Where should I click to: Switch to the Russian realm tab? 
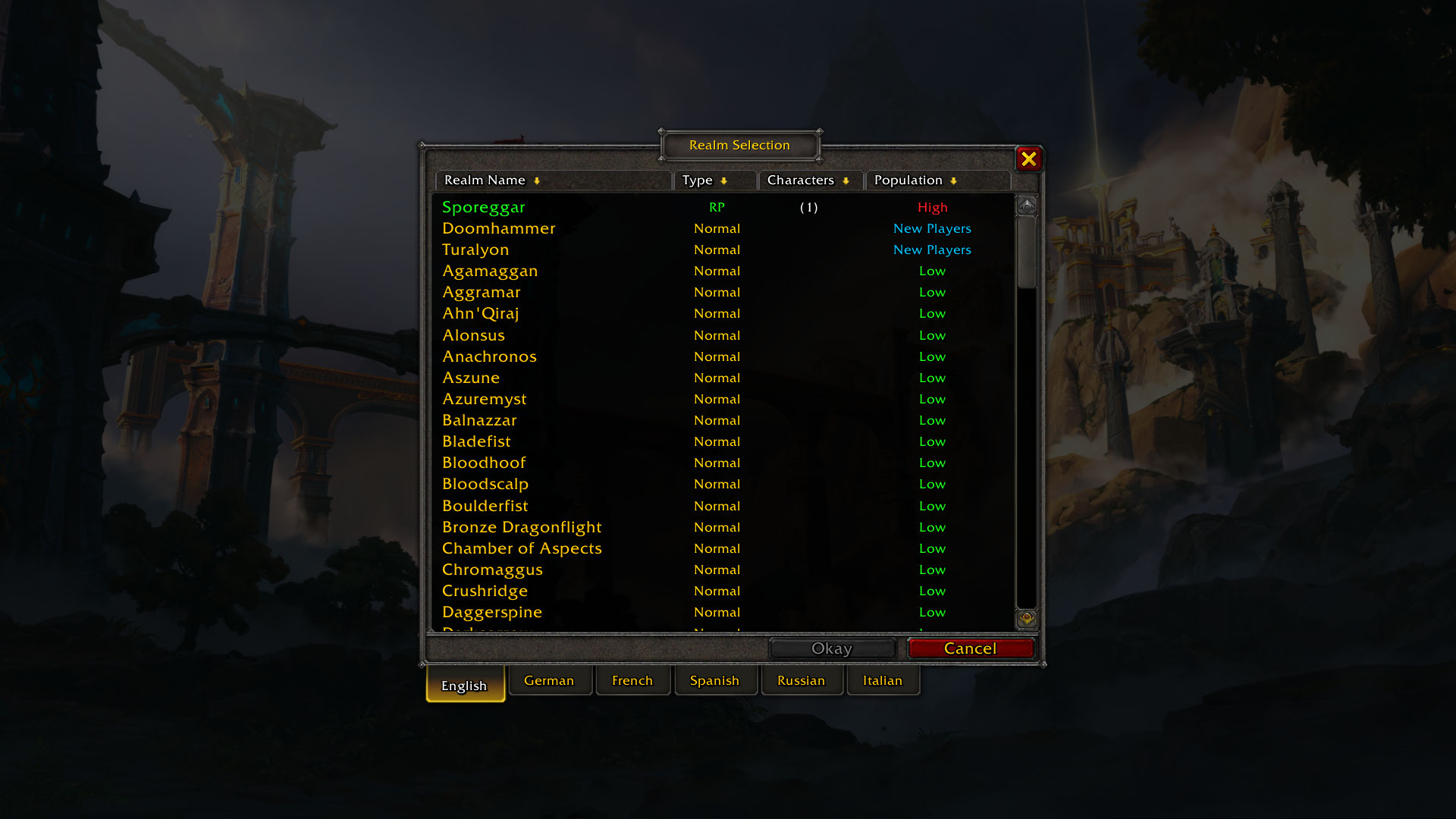[x=802, y=680]
